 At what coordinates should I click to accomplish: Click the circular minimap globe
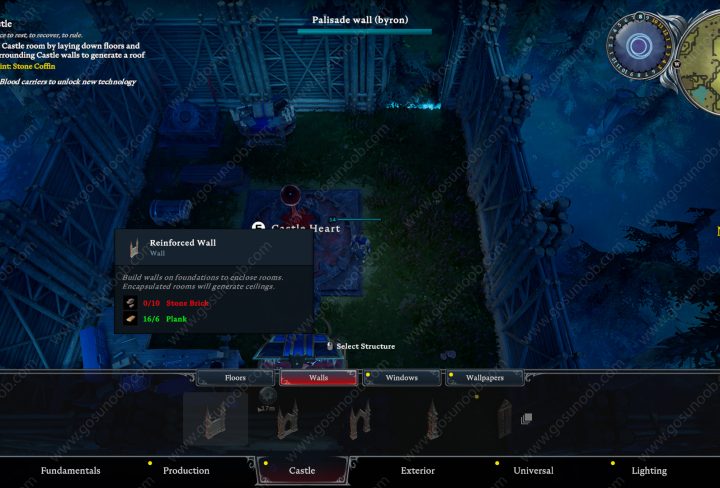pyautogui.click(x=638, y=46)
